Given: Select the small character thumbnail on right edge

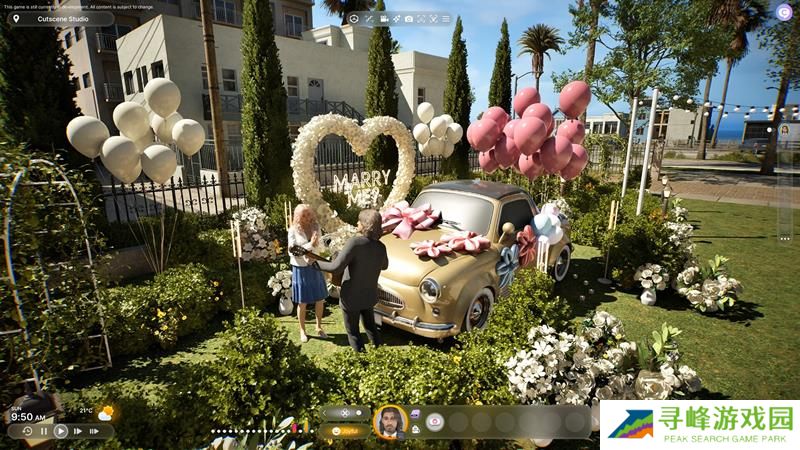Looking at the screenshot, I should click(784, 131).
